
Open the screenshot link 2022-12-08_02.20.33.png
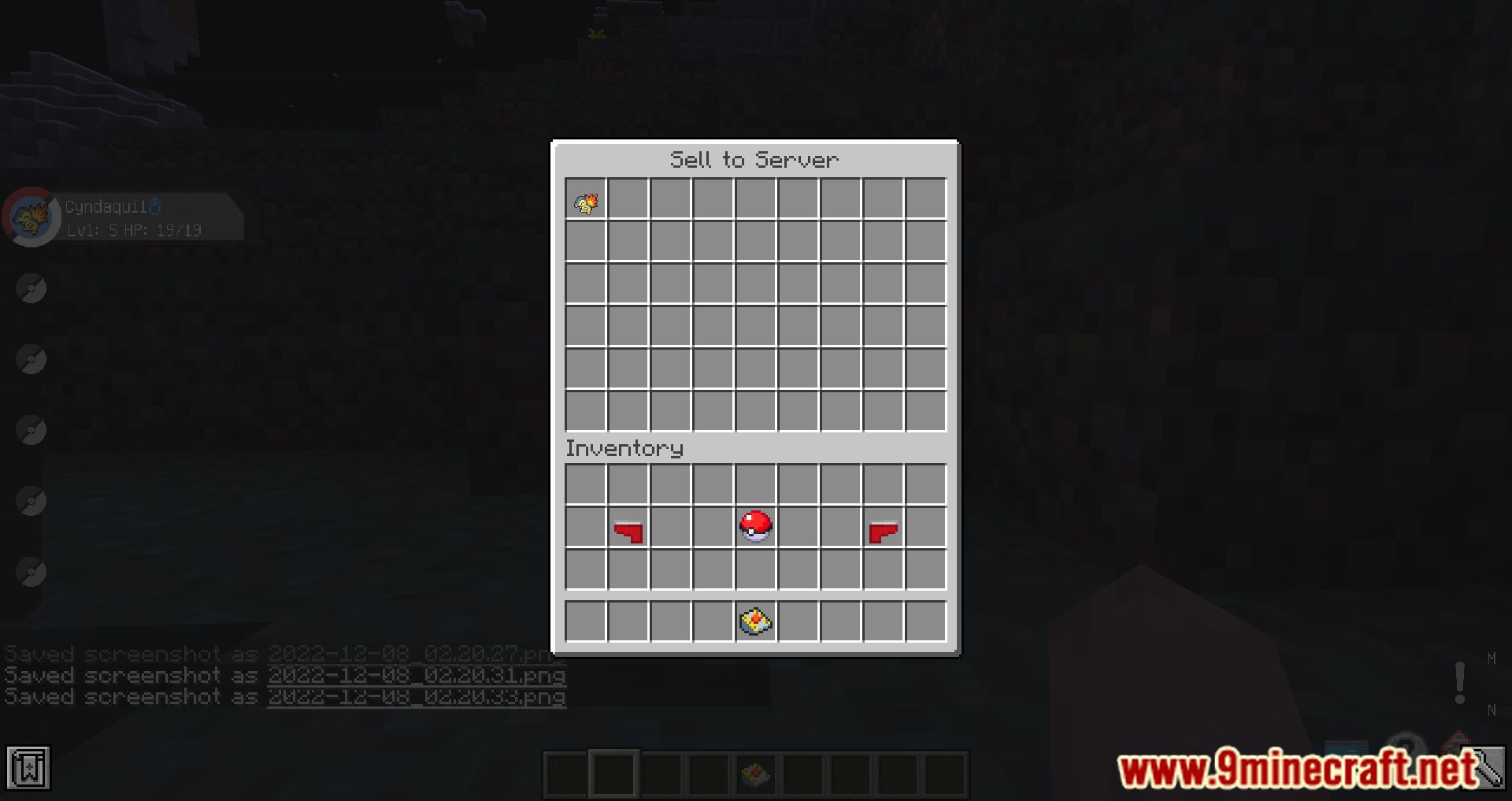[x=417, y=696]
